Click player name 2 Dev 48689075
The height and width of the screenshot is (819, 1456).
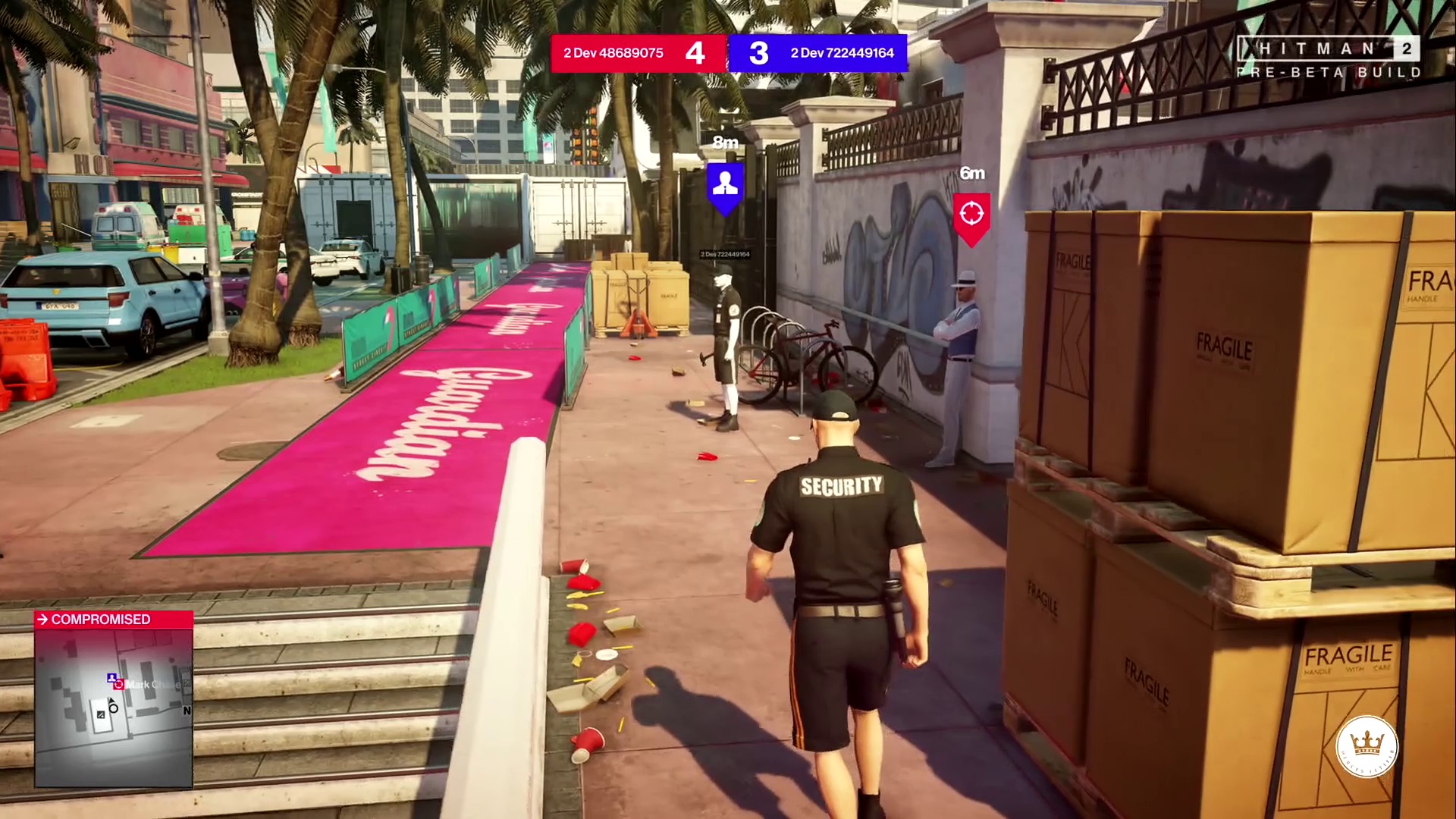(x=613, y=53)
